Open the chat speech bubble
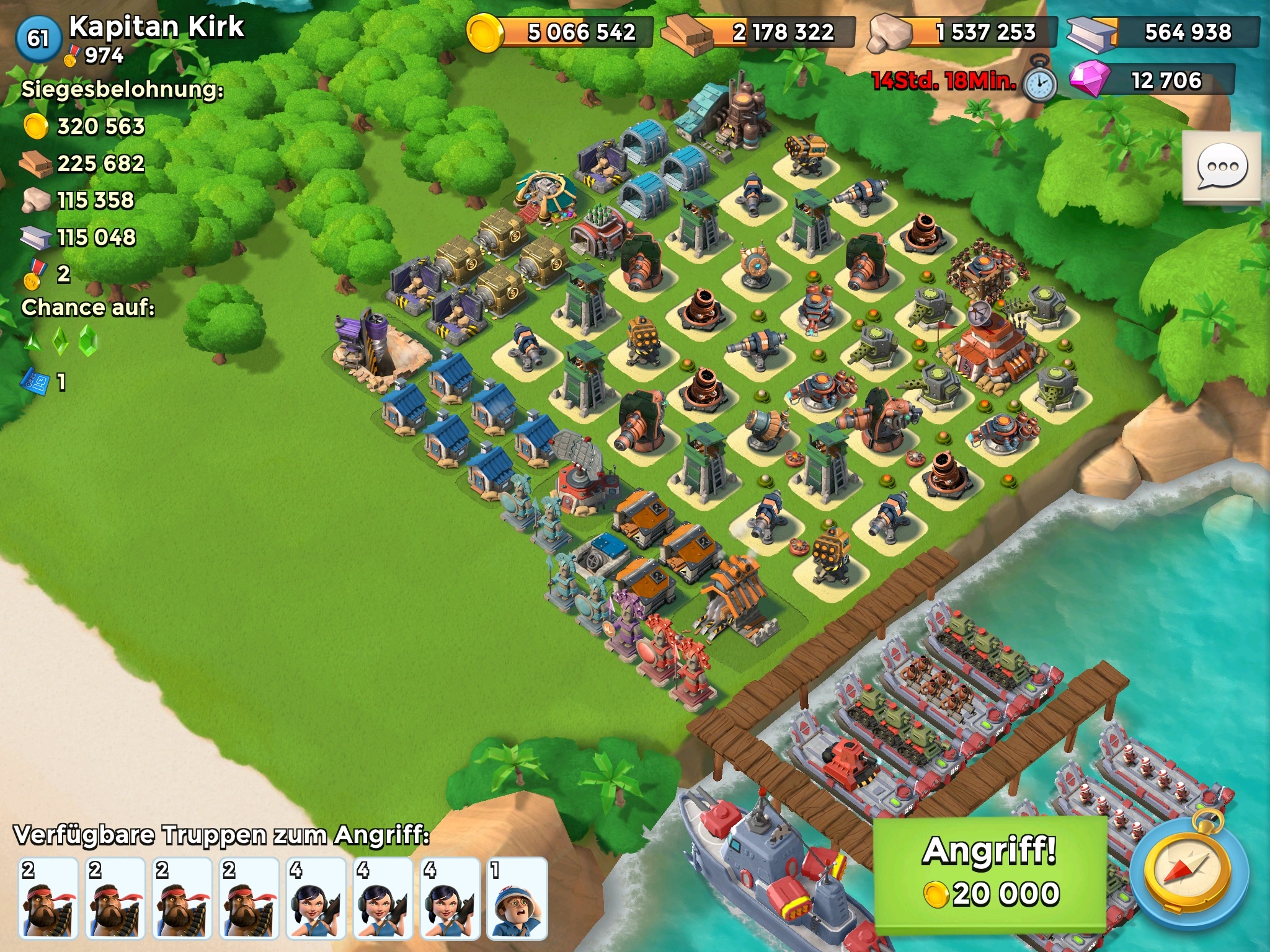The height and width of the screenshot is (952, 1270). point(1221,167)
